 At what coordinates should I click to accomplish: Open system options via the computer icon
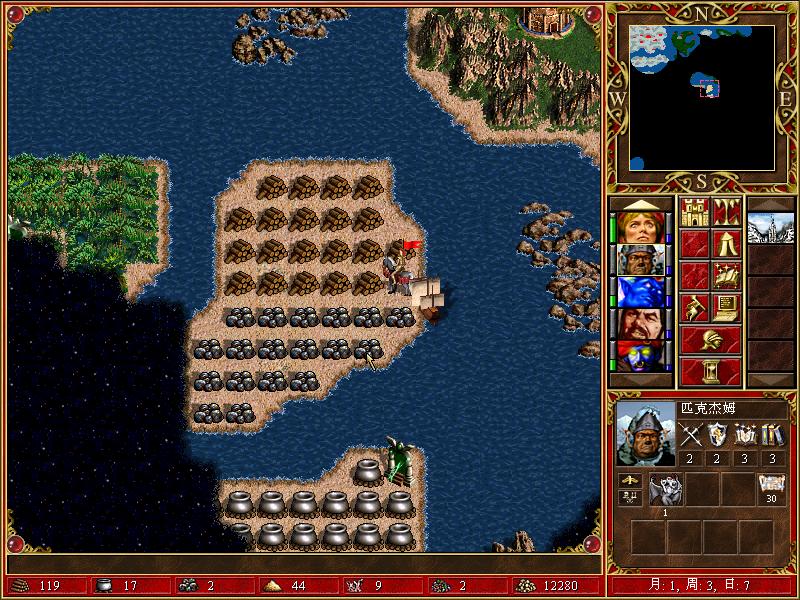pos(727,308)
